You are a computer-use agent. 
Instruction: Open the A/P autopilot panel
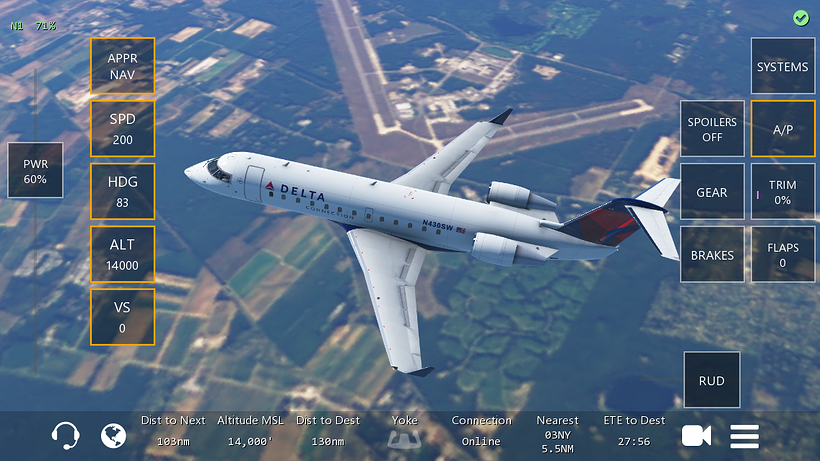pos(782,129)
